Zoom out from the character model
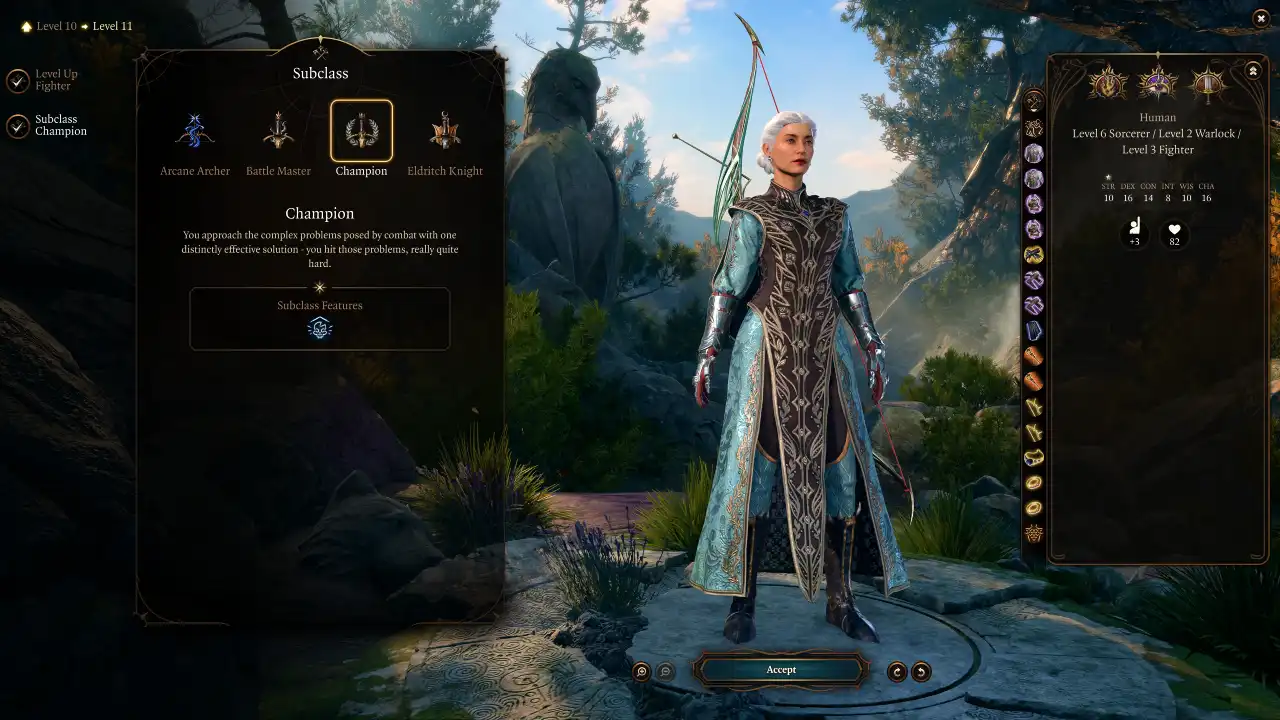Image resolution: width=1280 pixels, height=720 pixels. coord(665,672)
